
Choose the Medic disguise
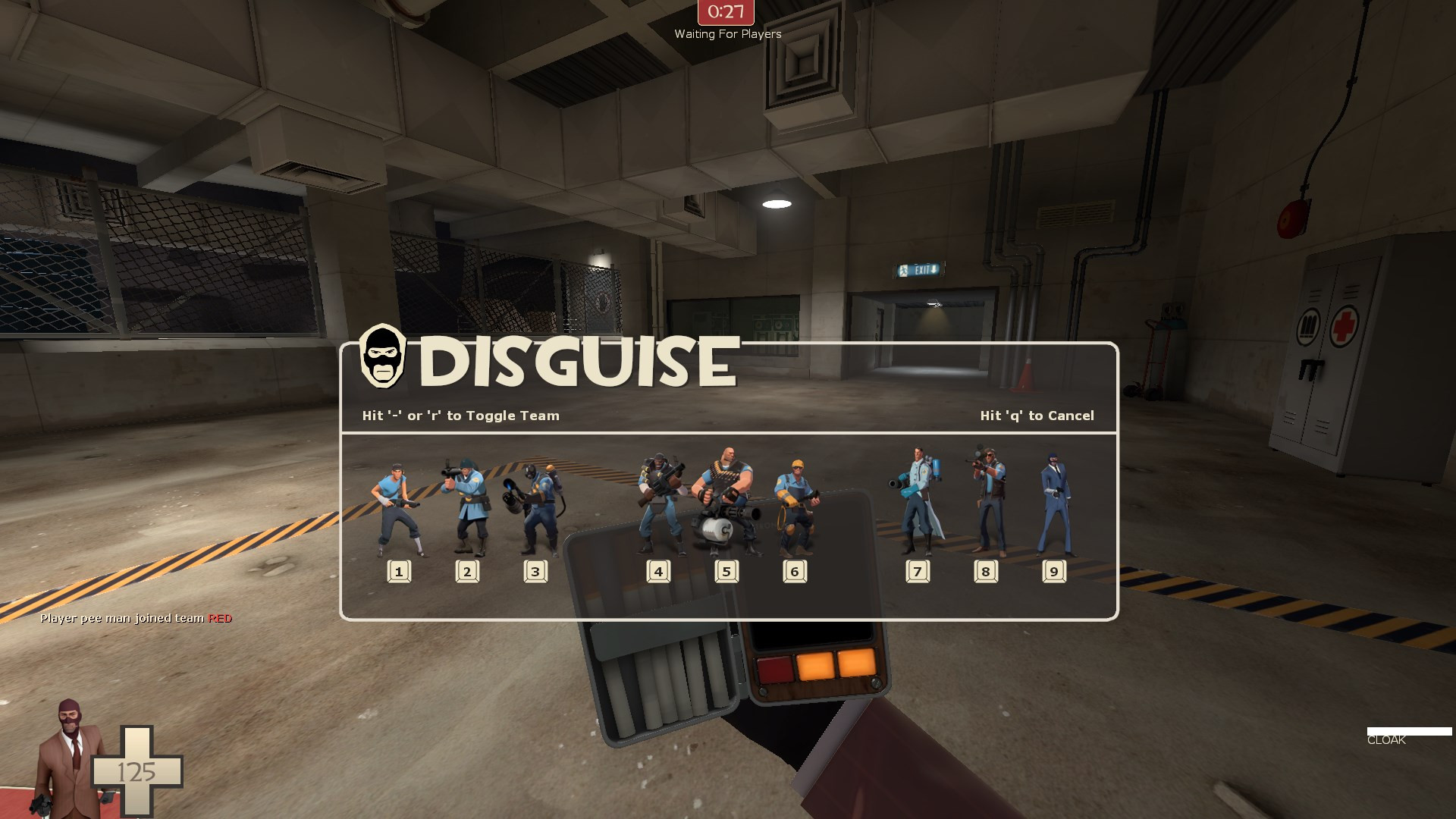(x=918, y=500)
